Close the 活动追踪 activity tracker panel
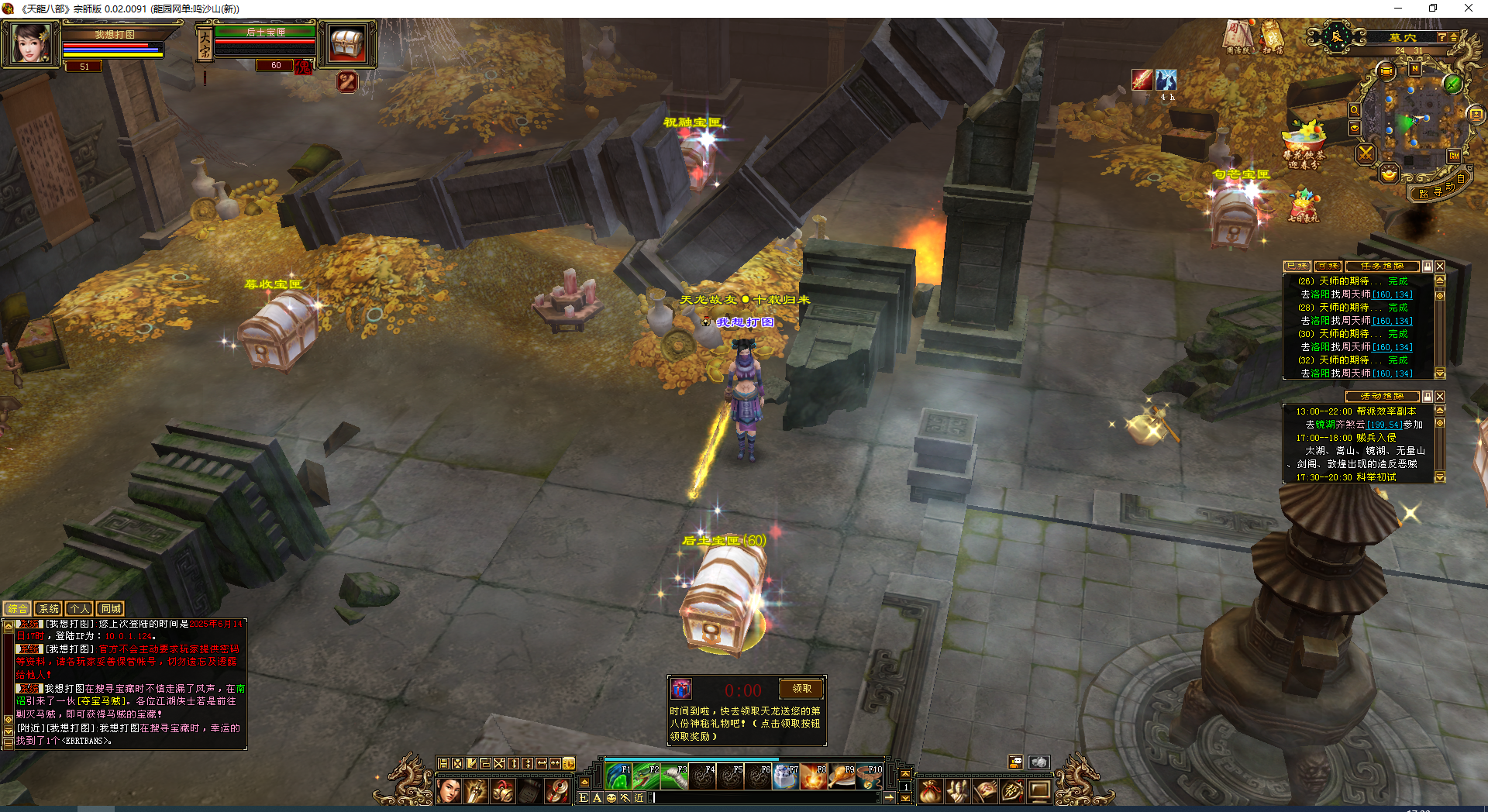The height and width of the screenshot is (812, 1488). tap(1440, 397)
